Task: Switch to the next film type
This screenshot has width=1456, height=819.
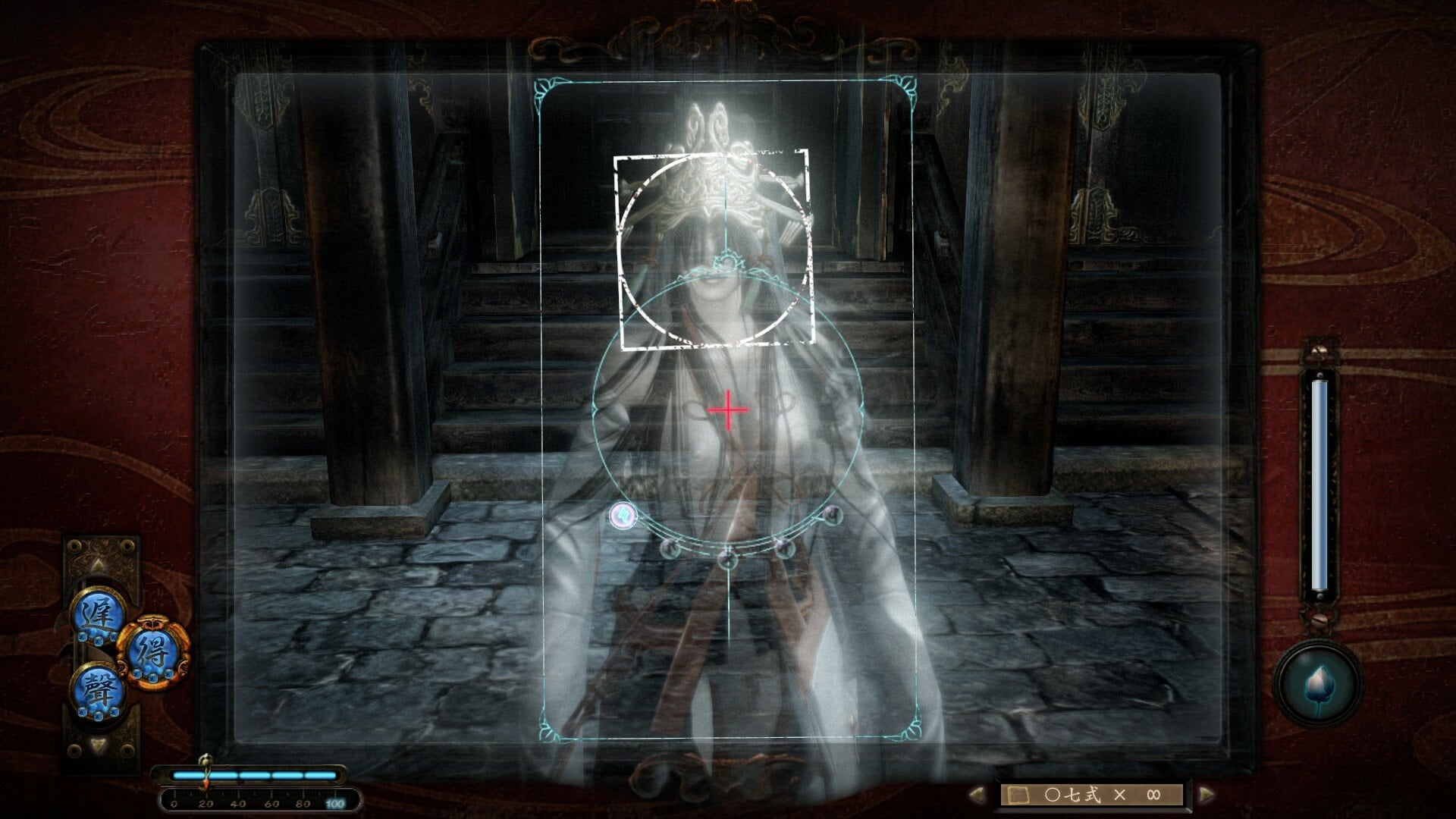Action: click(1206, 795)
